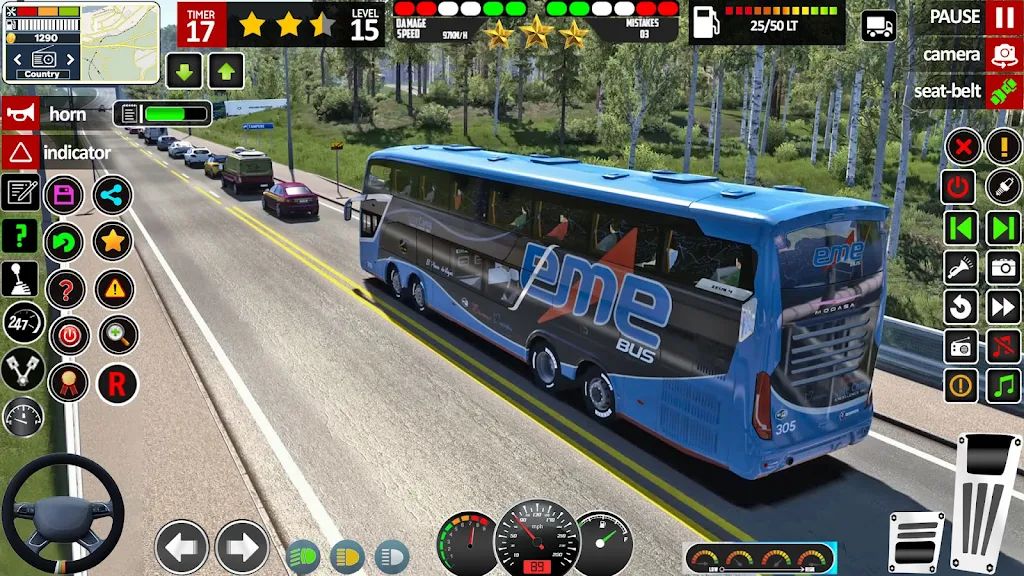Tap the green down arrow button
The height and width of the screenshot is (576, 1024).
click(185, 70)
